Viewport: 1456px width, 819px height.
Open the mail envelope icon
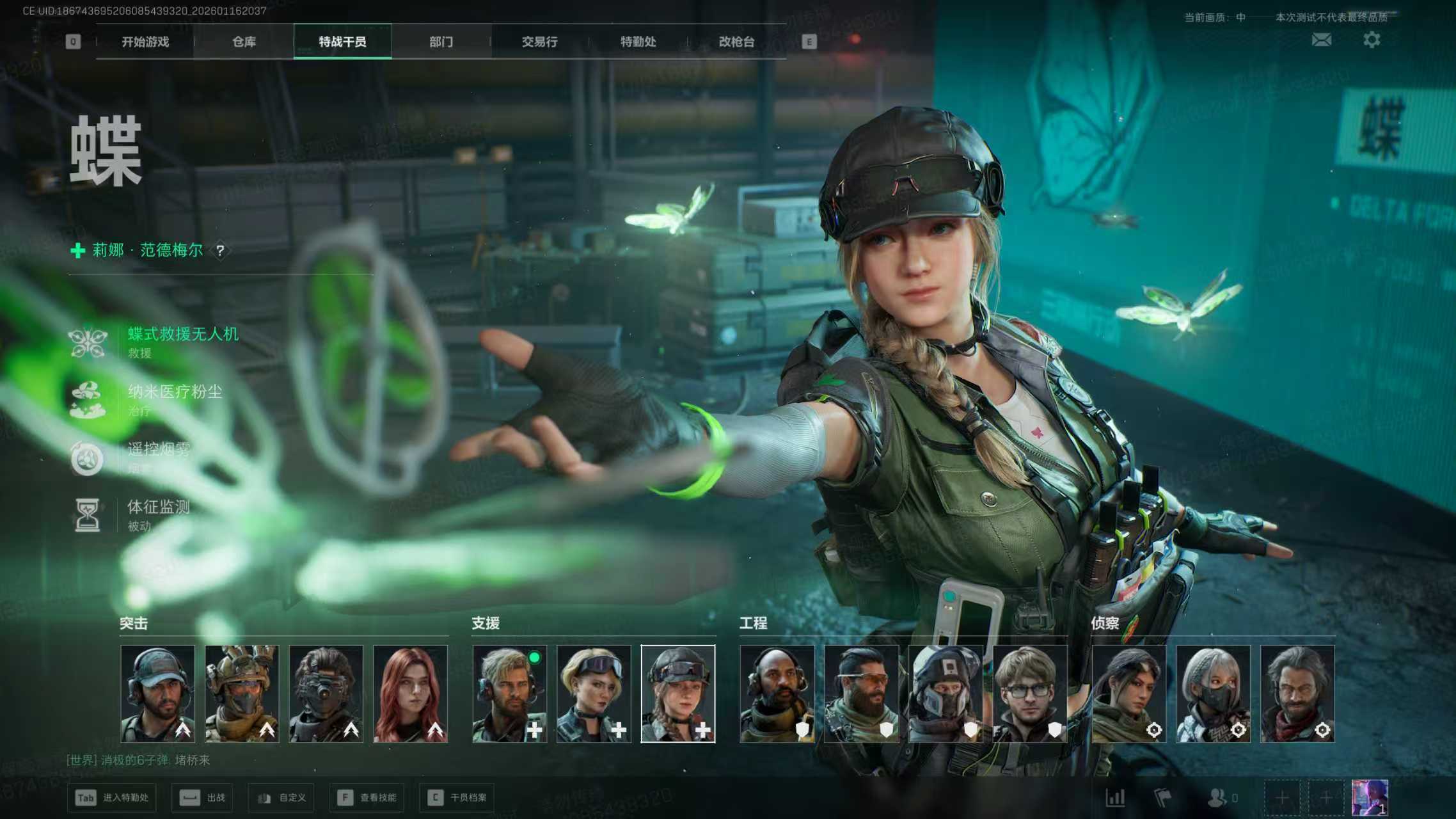coord(1321,40)
